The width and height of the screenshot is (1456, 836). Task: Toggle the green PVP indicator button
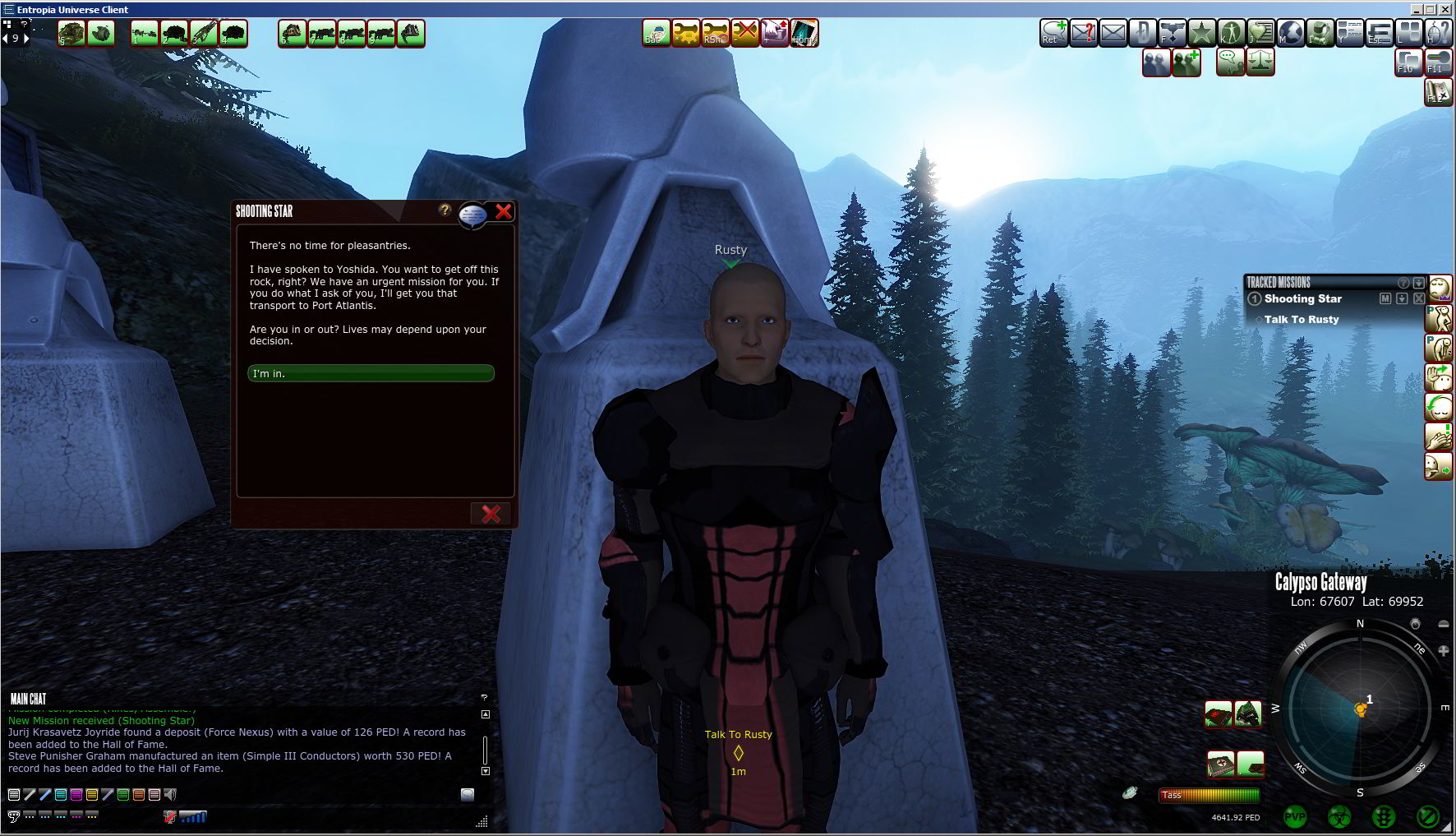coord(1295,817)
